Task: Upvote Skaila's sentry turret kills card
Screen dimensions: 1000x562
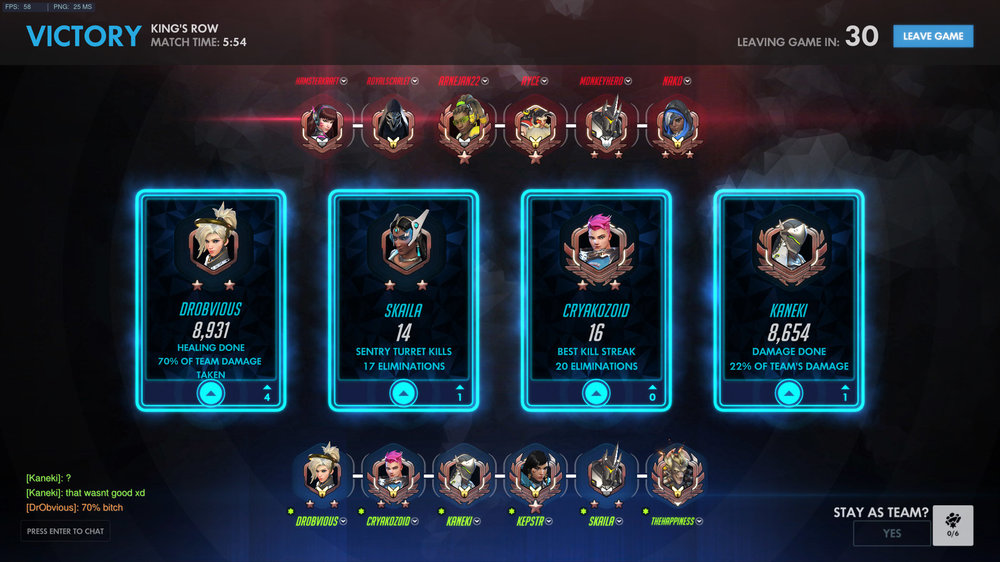Action: pyautogui.click(x=404, y=394)
